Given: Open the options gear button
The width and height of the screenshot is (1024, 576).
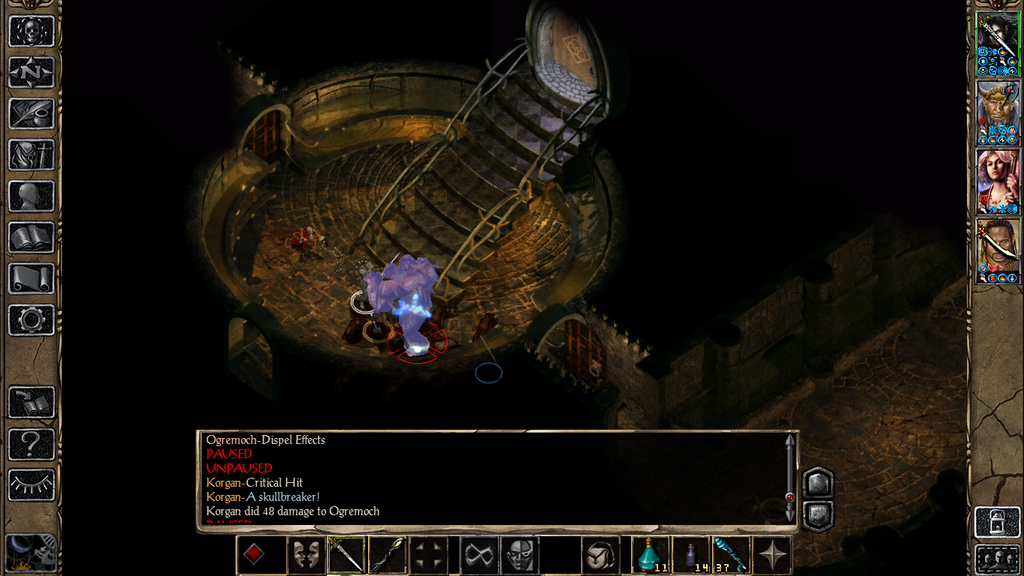Looking at the screenshot, I should point(31,320).
